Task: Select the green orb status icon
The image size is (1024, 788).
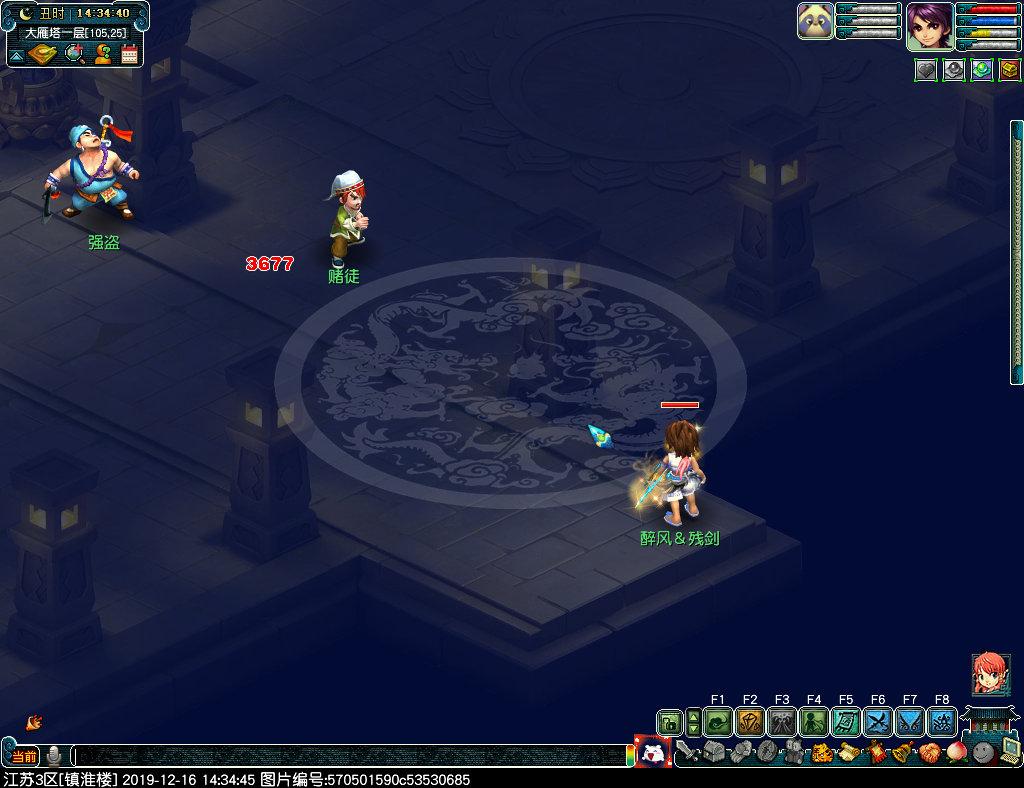Action: (x=982, y=70)
